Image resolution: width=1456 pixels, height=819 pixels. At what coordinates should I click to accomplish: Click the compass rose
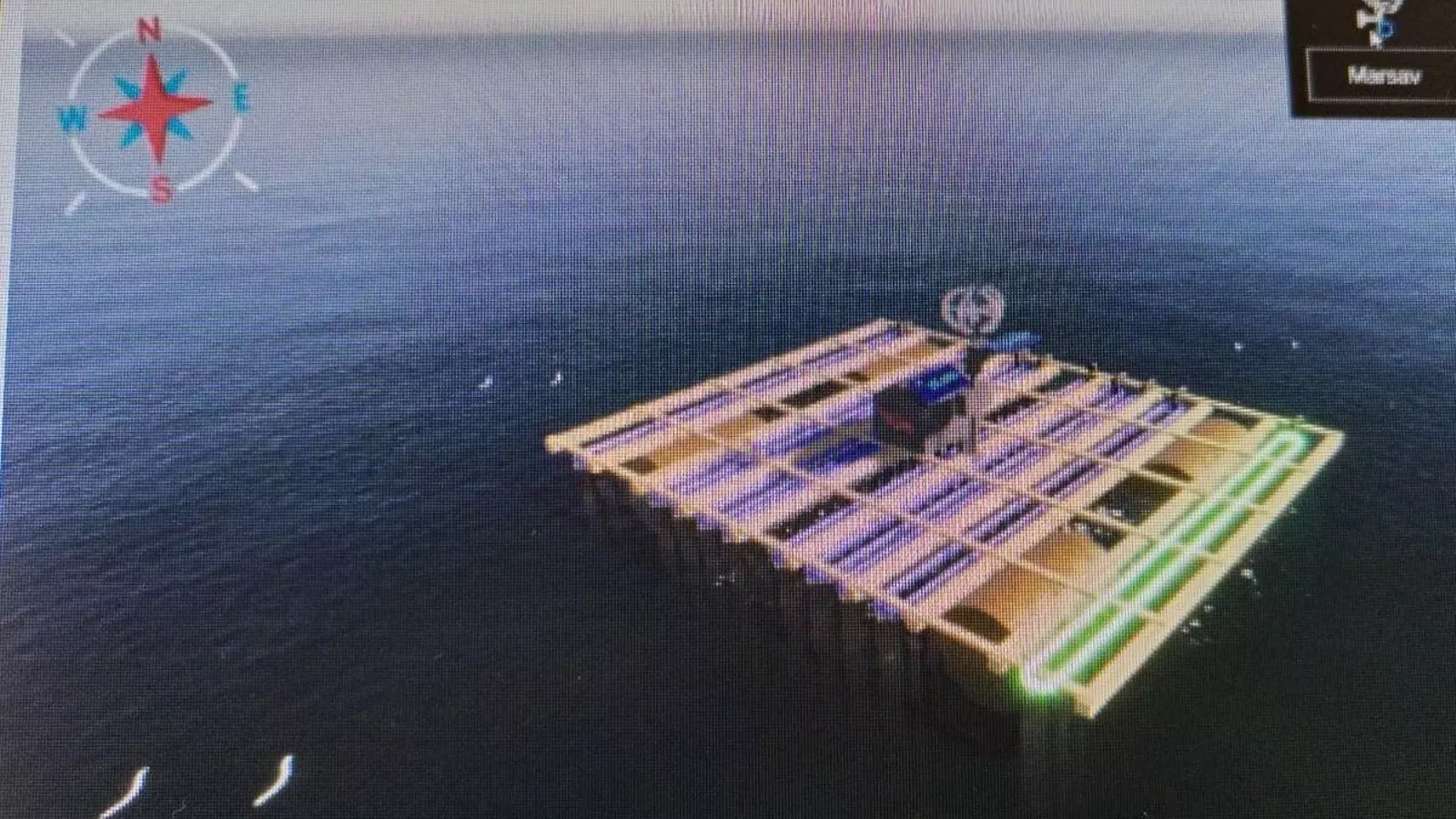(155, 106)
